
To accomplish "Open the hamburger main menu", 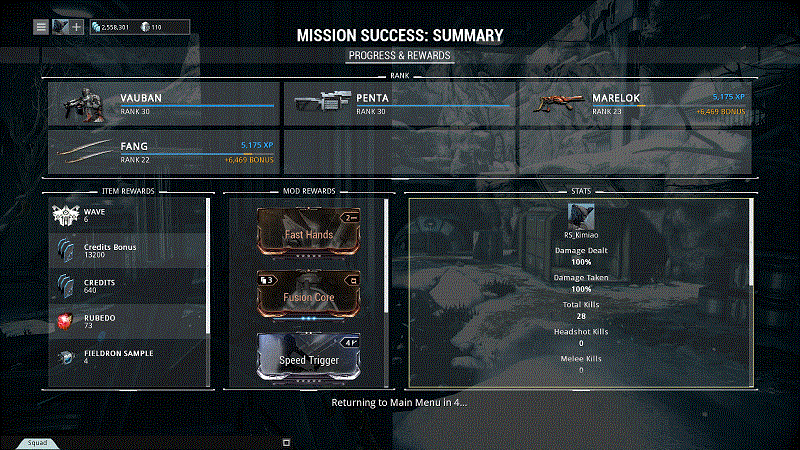I will [x=41, y=26].
